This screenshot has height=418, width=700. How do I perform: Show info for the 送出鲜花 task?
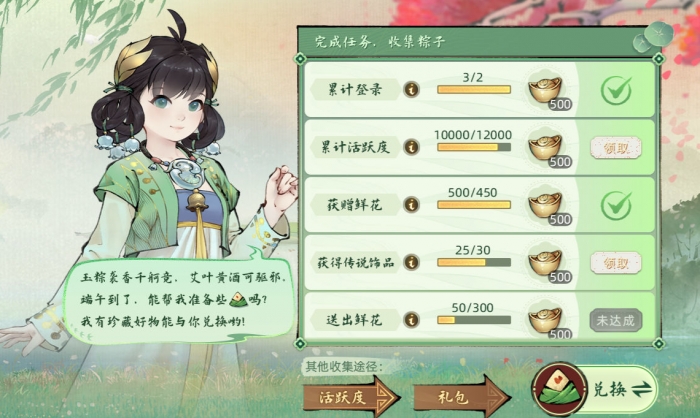tap(410, 320)
